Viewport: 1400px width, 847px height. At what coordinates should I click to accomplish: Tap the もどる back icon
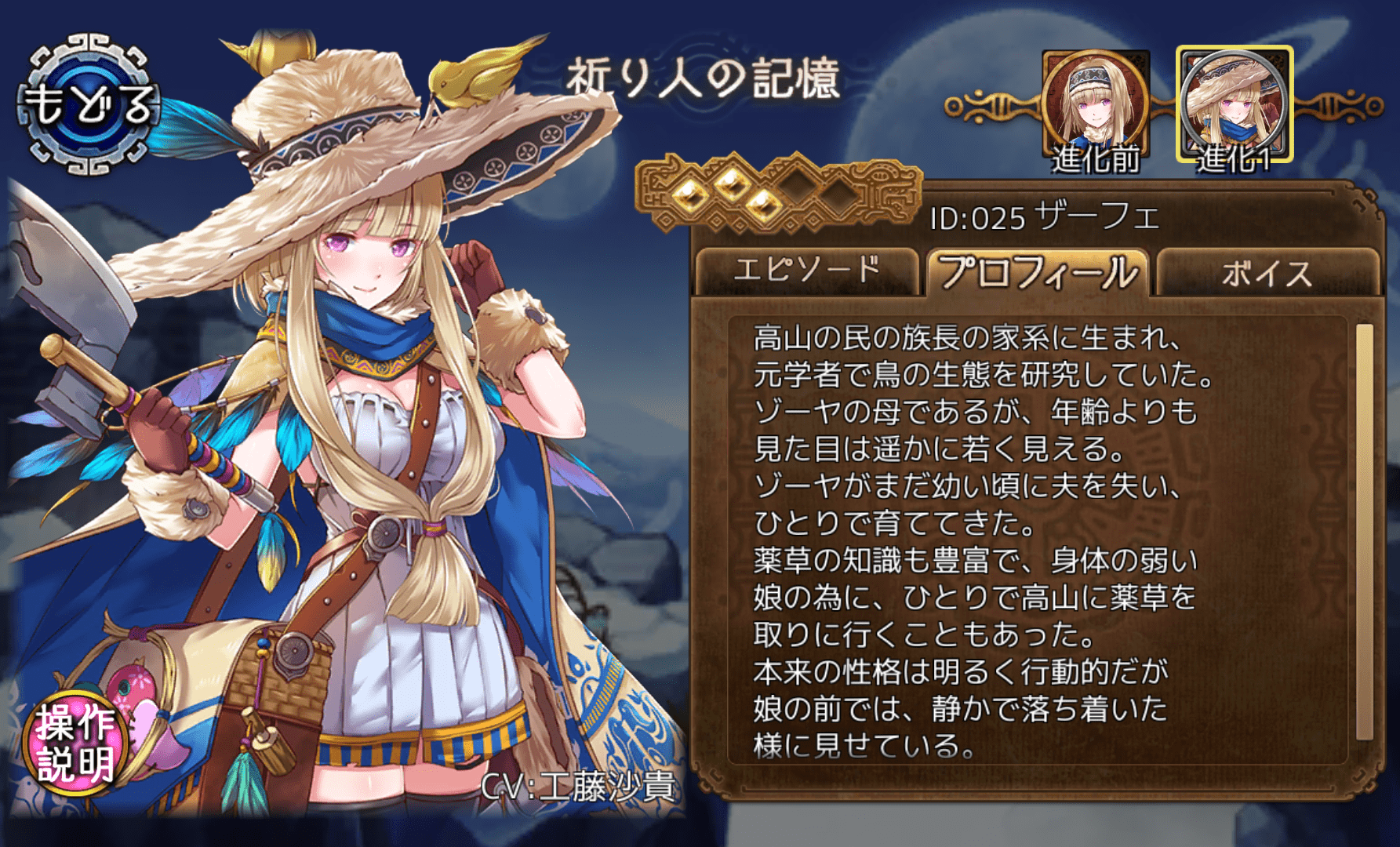[89, 104]
